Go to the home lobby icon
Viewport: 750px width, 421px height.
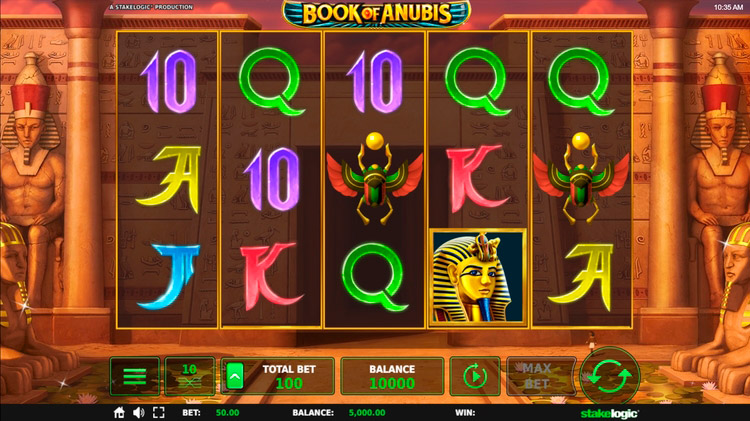[x=119, y=412]
